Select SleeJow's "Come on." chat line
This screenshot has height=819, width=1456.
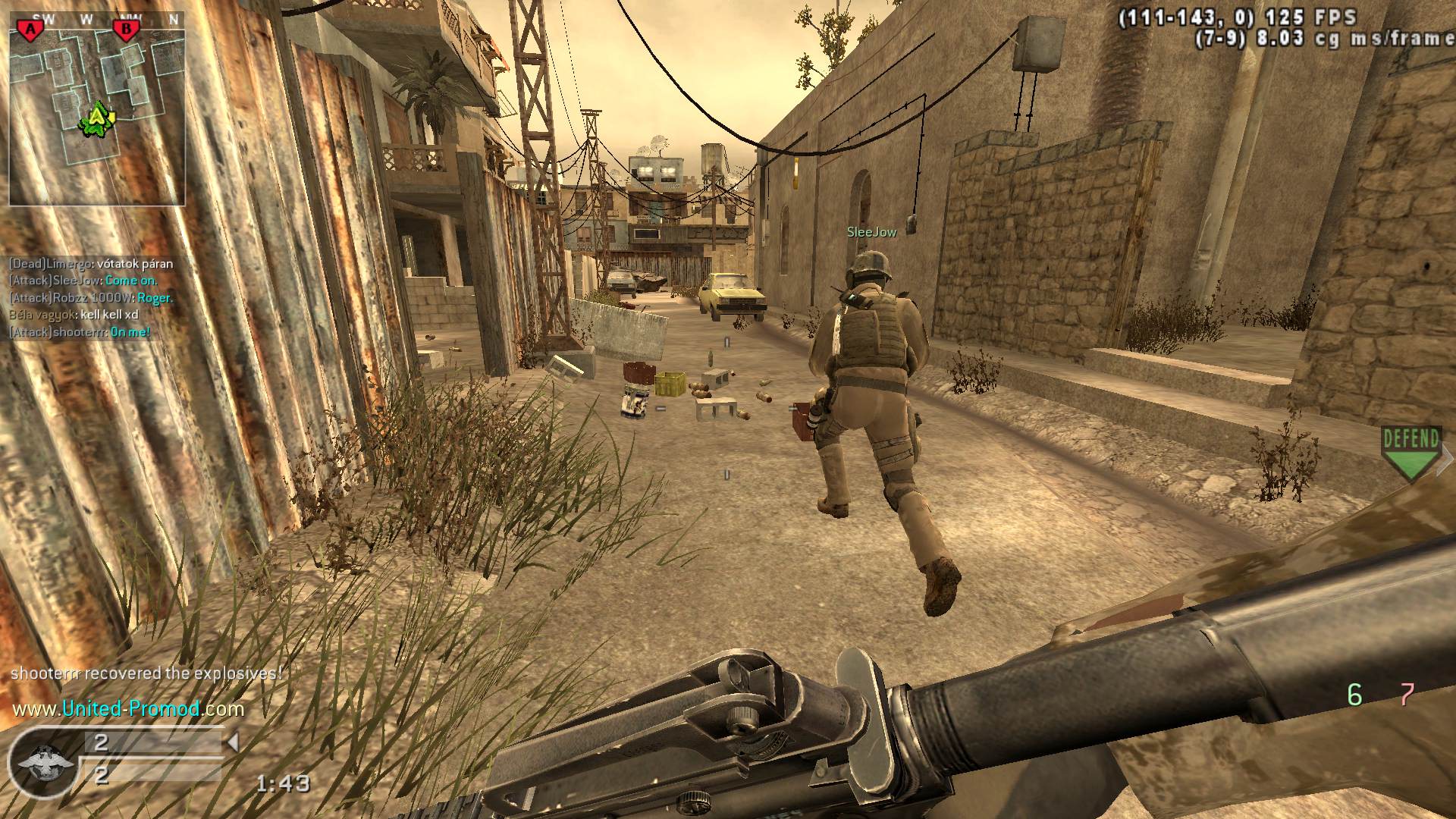pos(83,281)
